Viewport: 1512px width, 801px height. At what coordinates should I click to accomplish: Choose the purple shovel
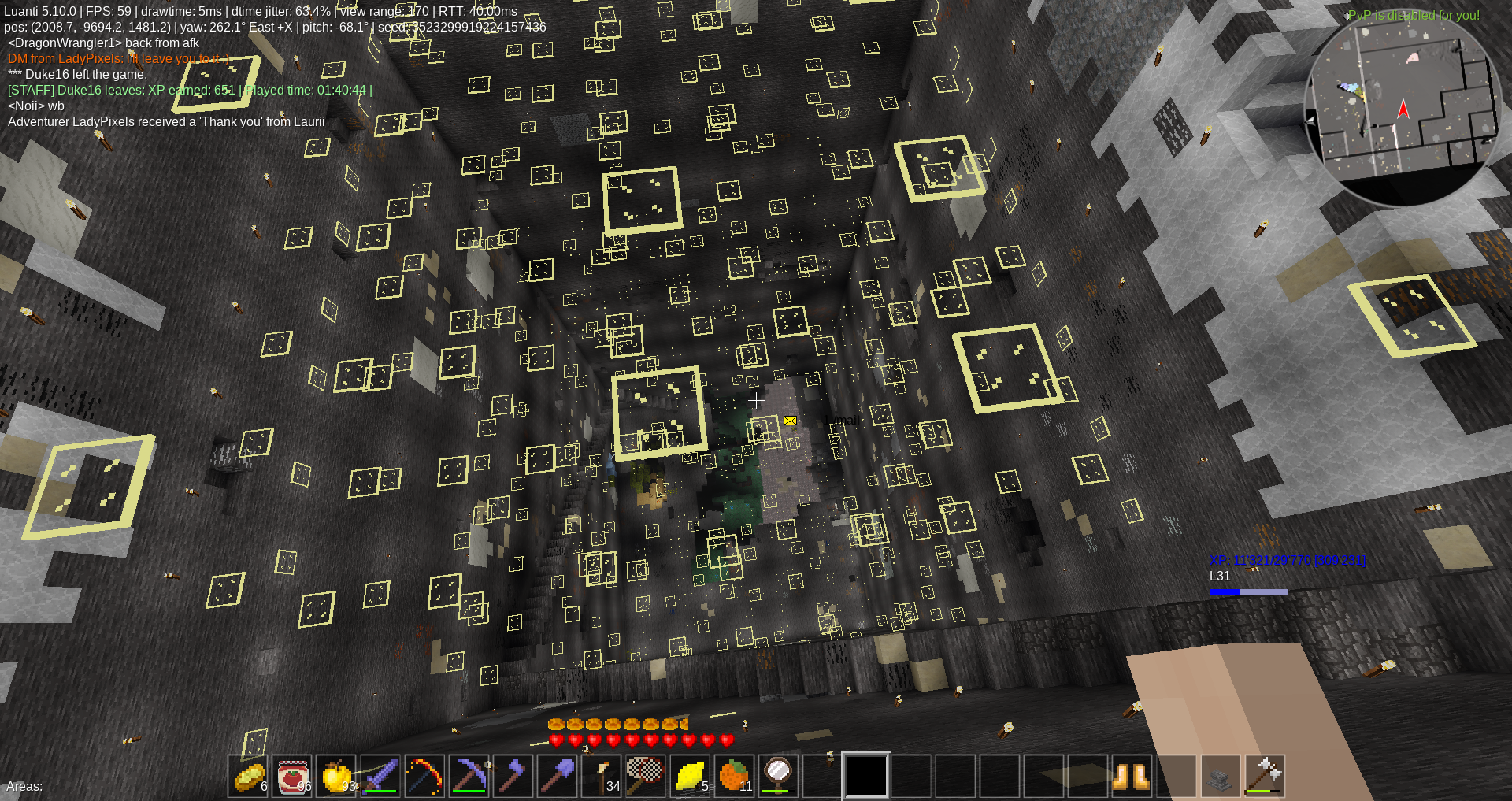pyautogui.click(x=558, y=776)
